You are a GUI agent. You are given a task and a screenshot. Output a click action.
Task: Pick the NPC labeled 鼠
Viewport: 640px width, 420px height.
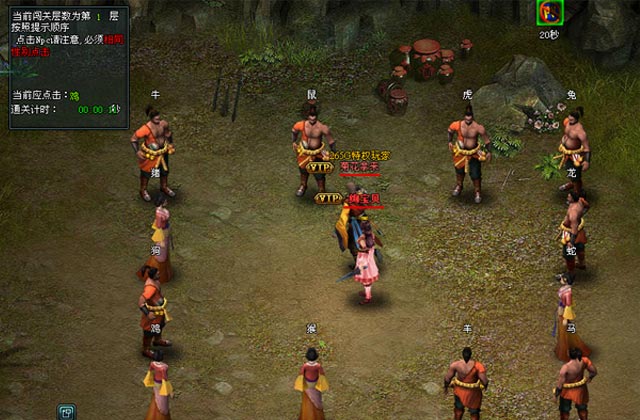[x=311, y=150]
